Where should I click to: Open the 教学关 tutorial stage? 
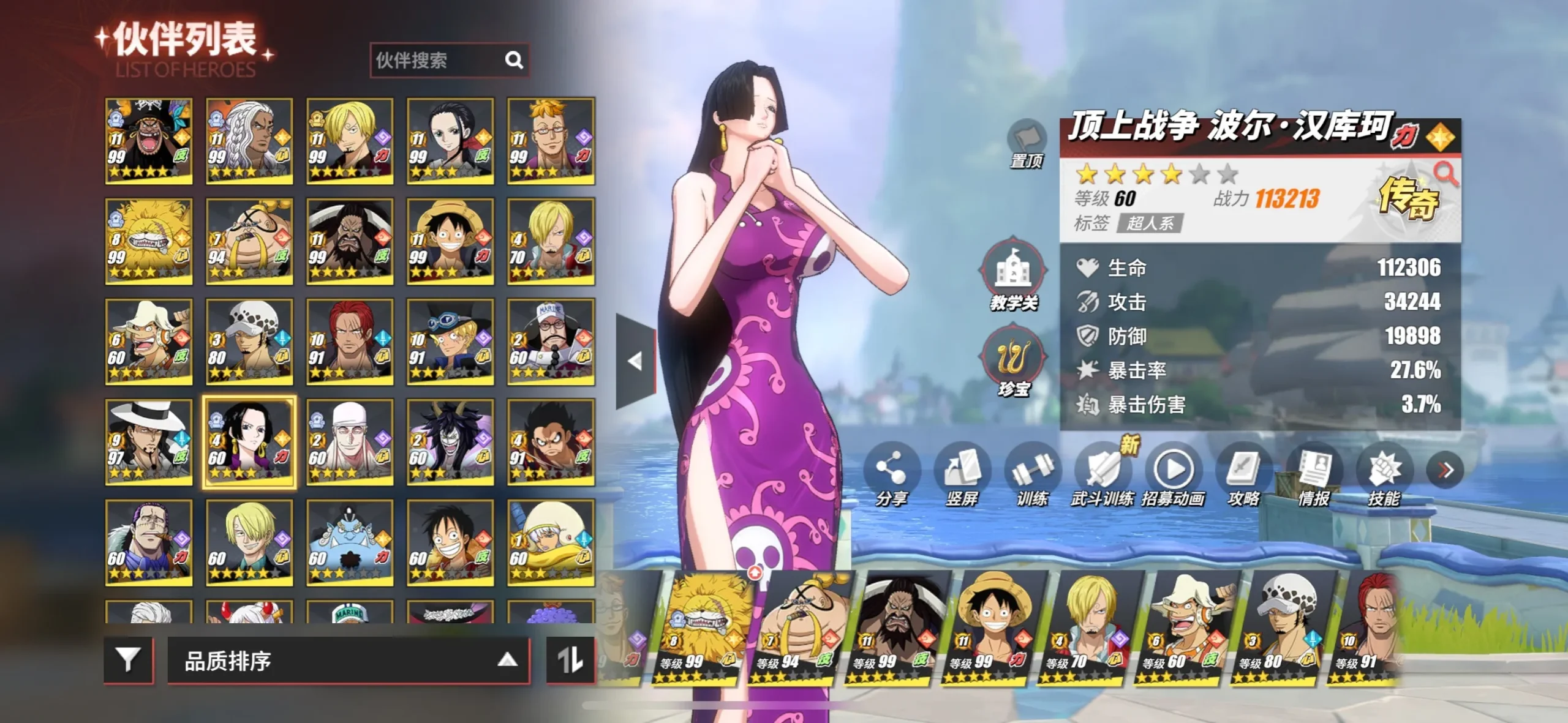[1014, 274]
